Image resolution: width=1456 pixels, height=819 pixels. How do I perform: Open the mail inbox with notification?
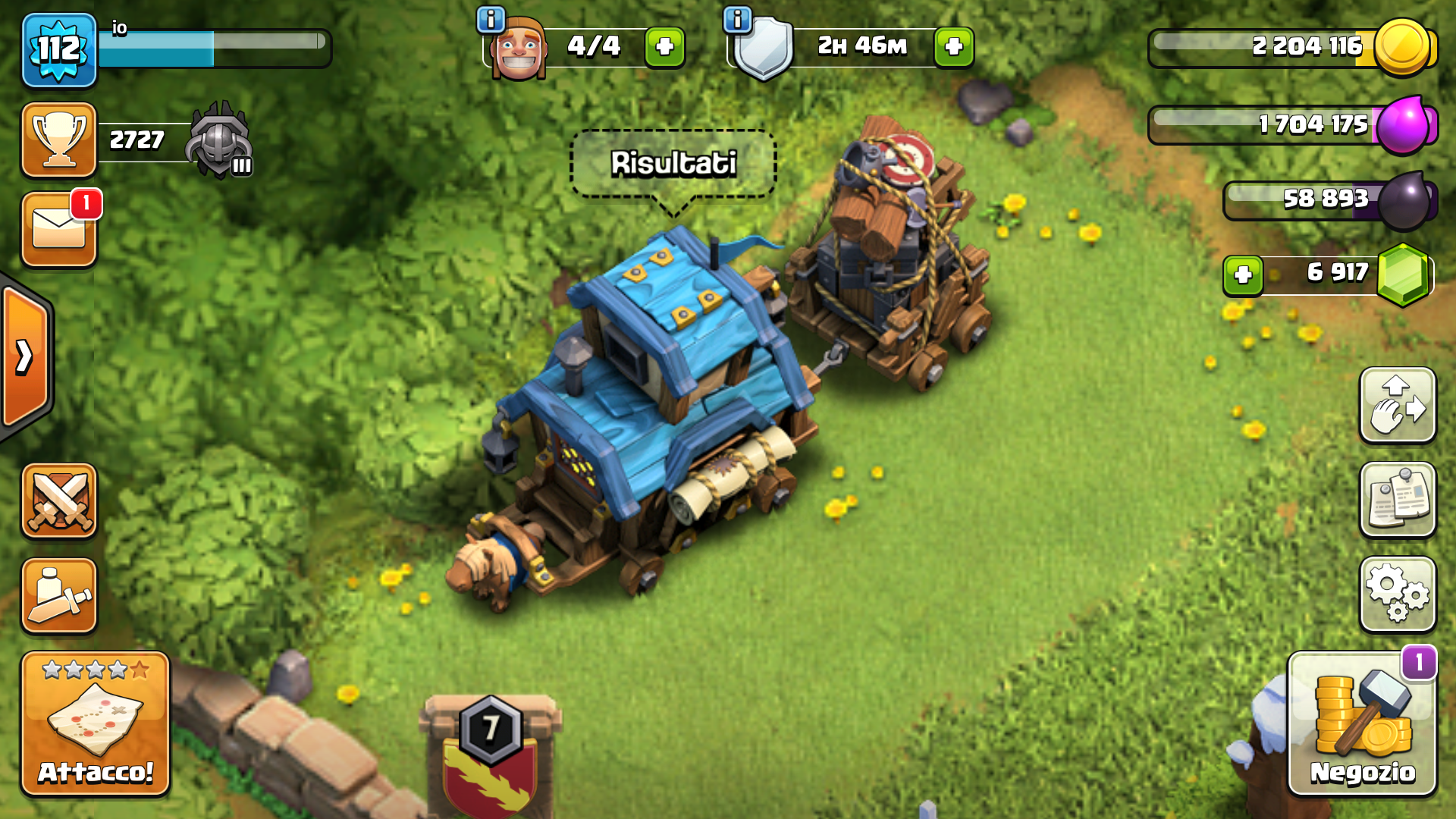[x=59, y=227]
